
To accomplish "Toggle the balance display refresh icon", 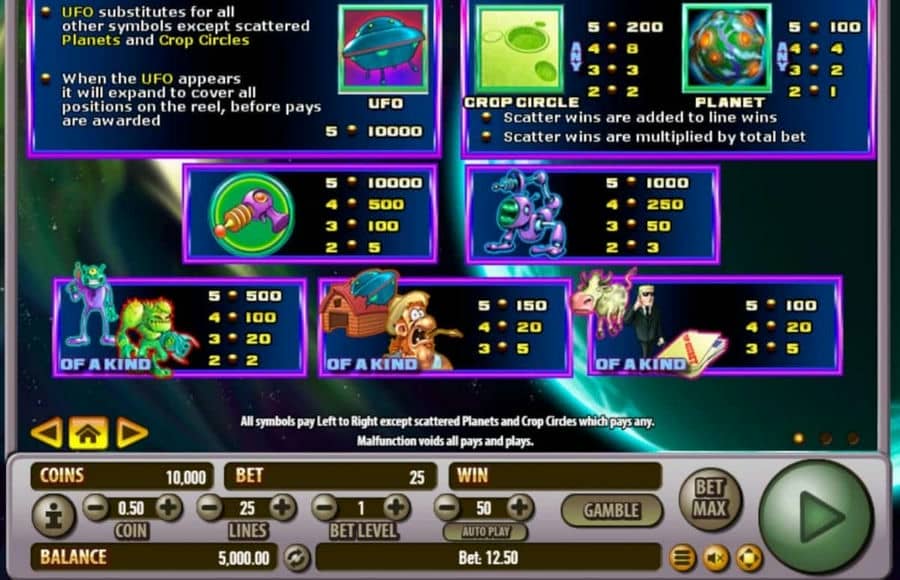I will point(296,557).
